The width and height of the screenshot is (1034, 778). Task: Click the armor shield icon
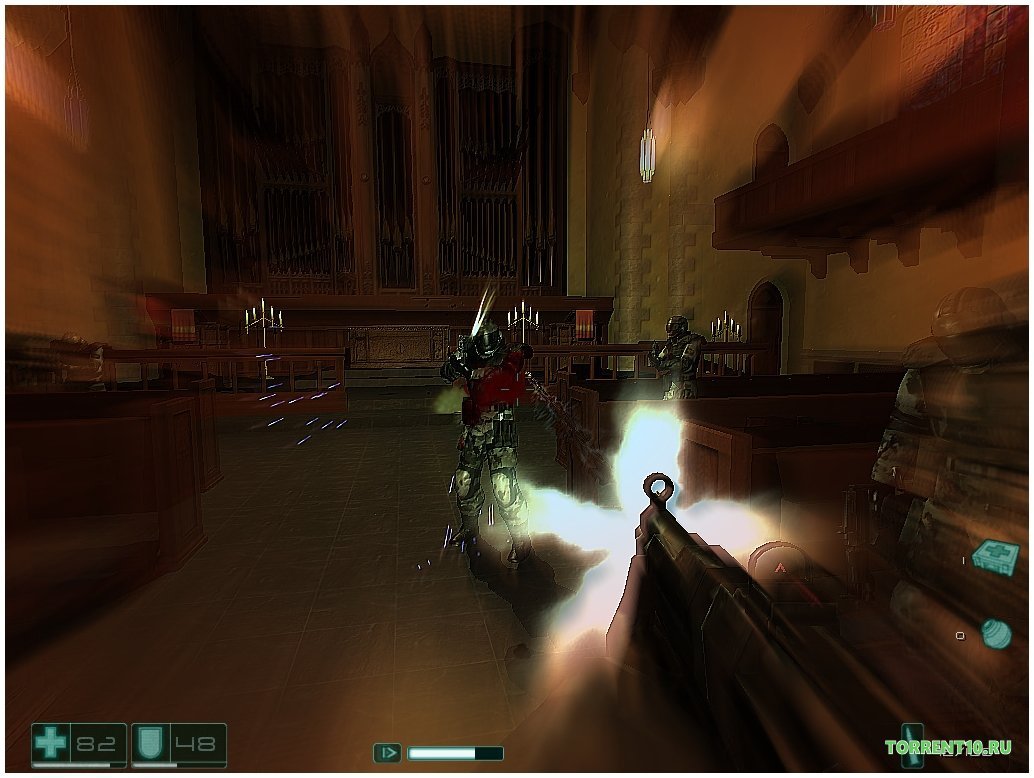(151, 743)
